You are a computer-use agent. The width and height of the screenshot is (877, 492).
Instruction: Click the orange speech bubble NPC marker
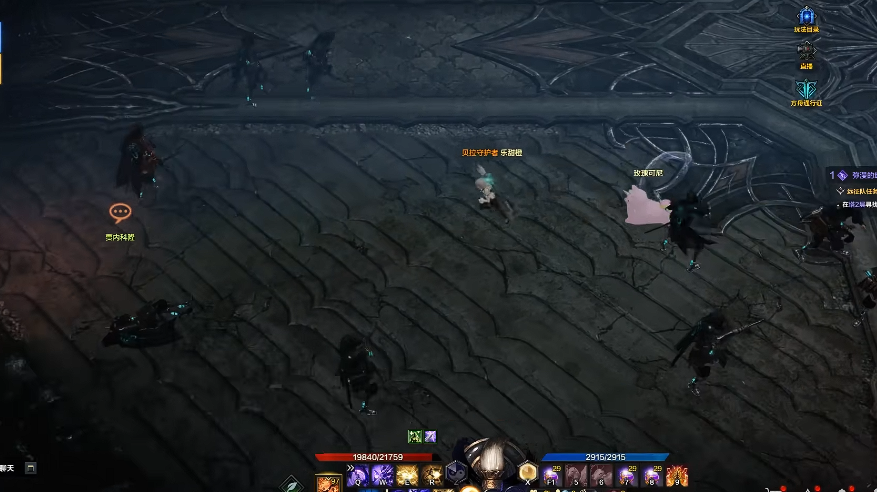click(x=120, y=212)
